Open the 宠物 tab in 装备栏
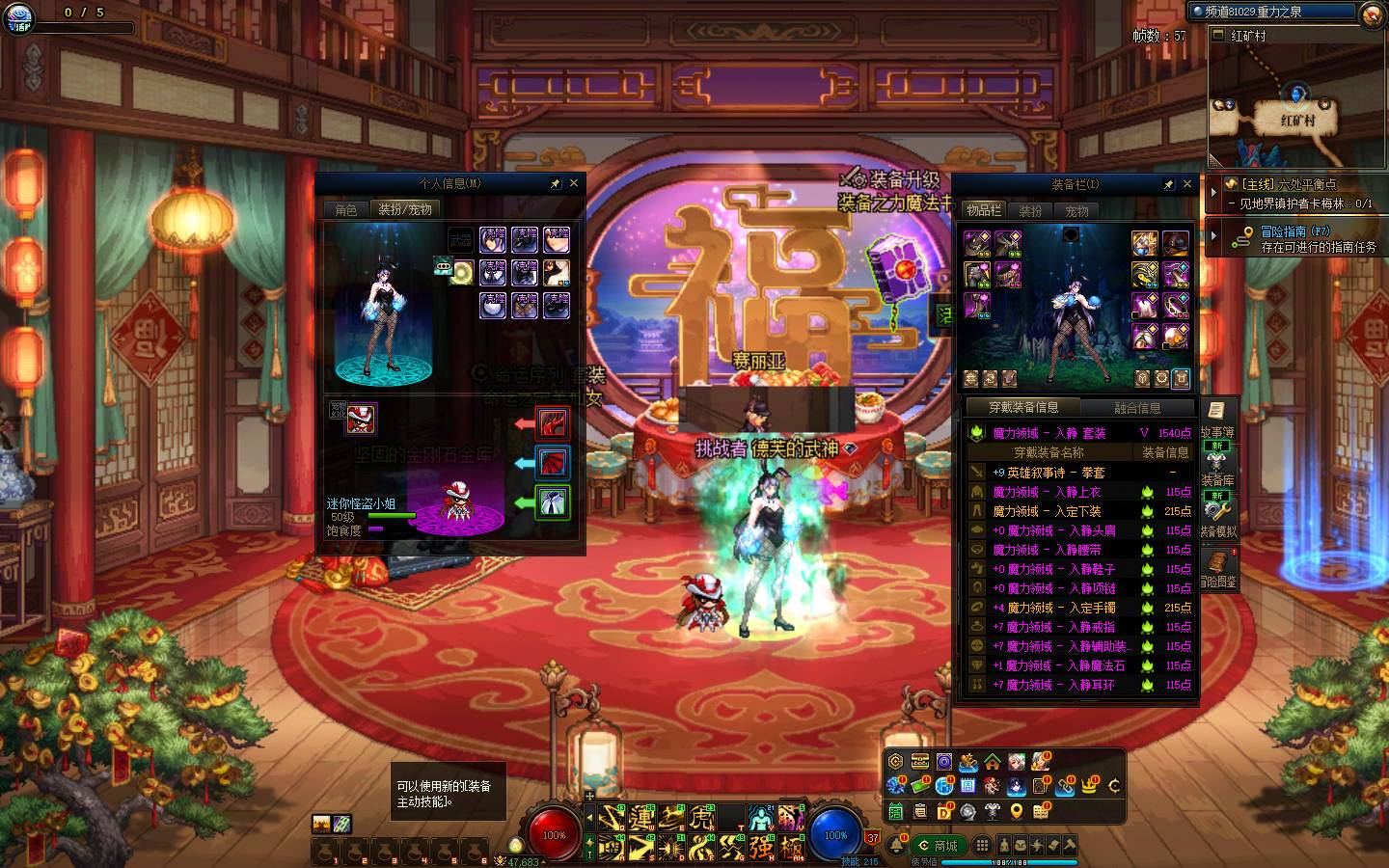Image resolution: width=1389 pixels, height=868 pixels. [x=1077, y=210]
